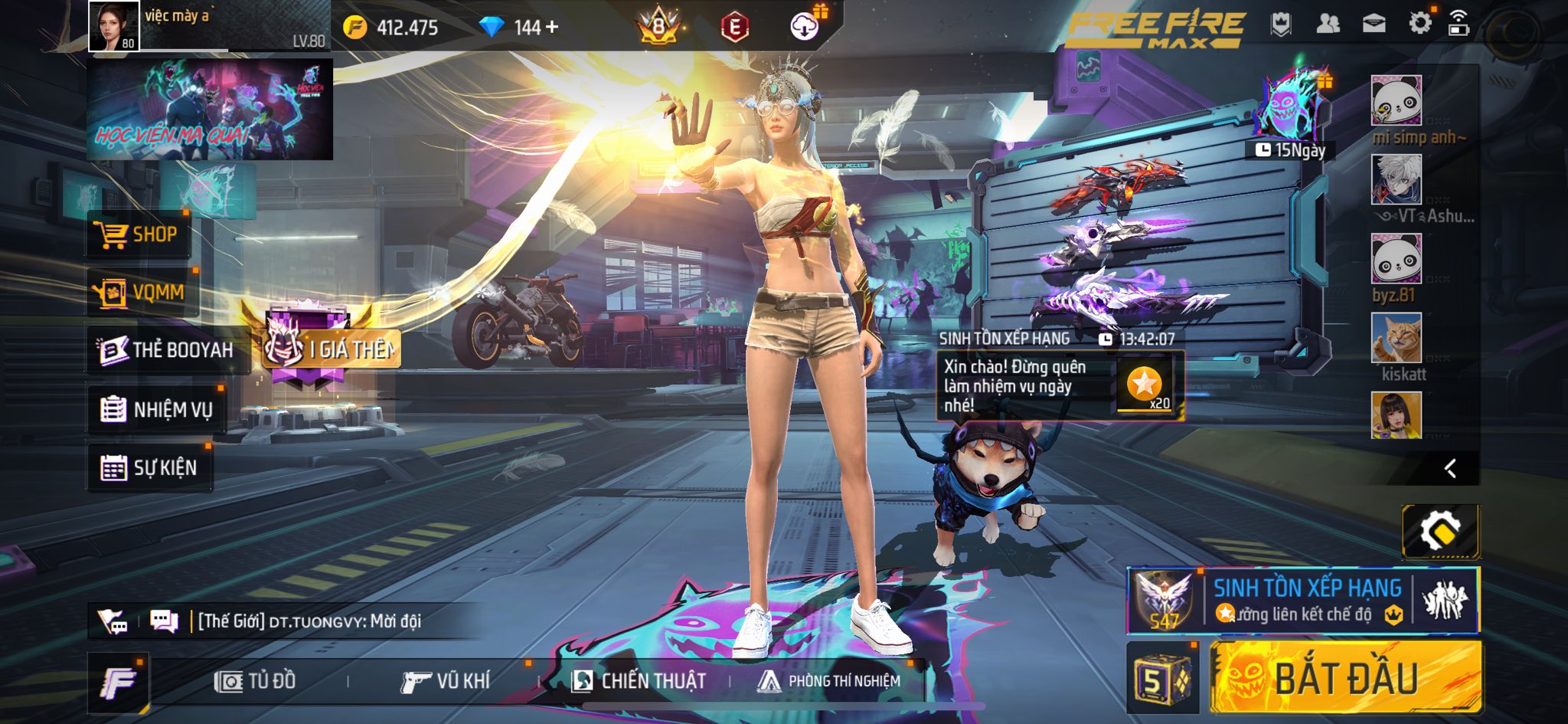The height and width of the screenshot is (724, 1568).
Task: Switch to the VŨ KHÍ weapons tab
Action: (x=445, y=681)
